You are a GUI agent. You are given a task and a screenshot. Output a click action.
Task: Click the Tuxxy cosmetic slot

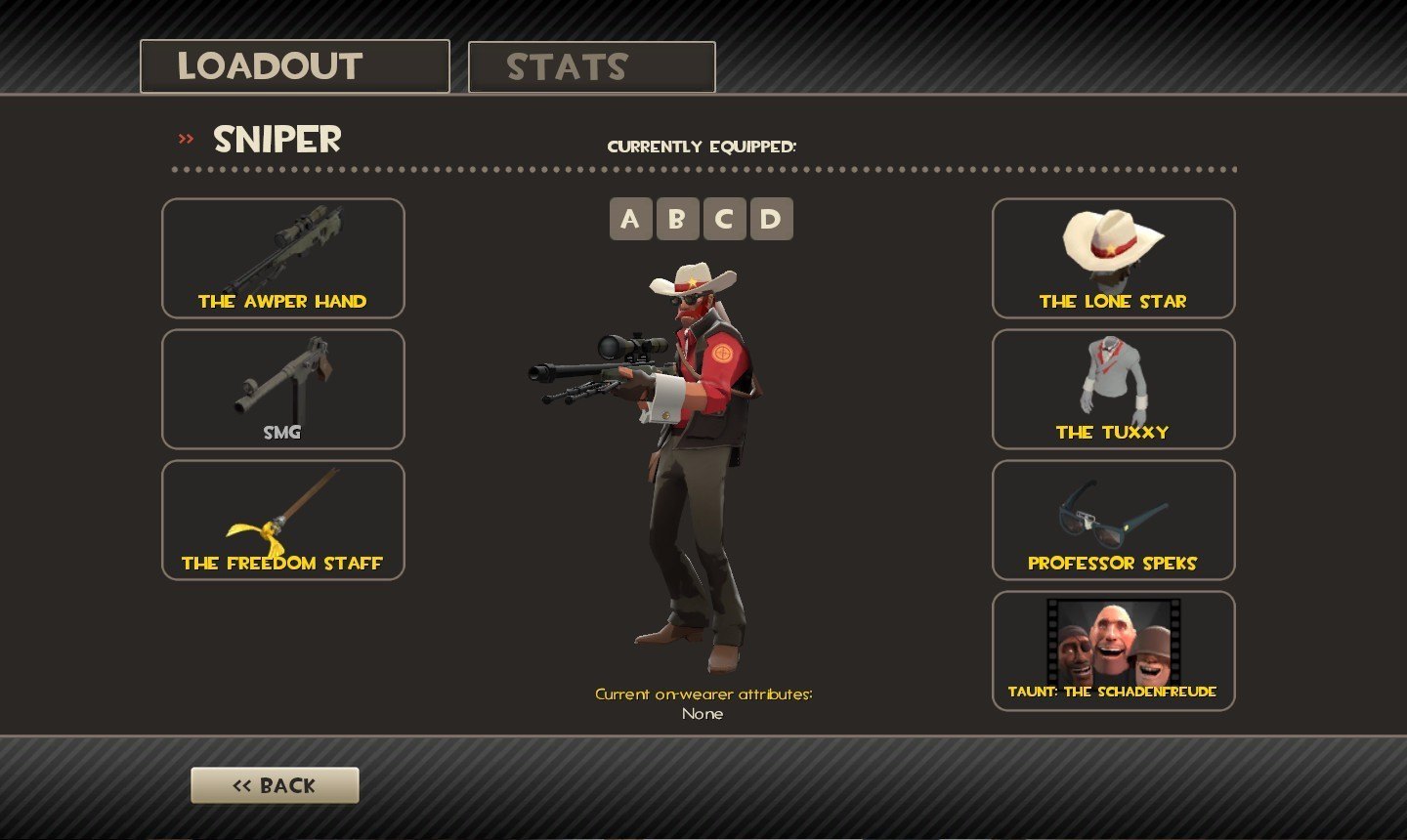1113,389
